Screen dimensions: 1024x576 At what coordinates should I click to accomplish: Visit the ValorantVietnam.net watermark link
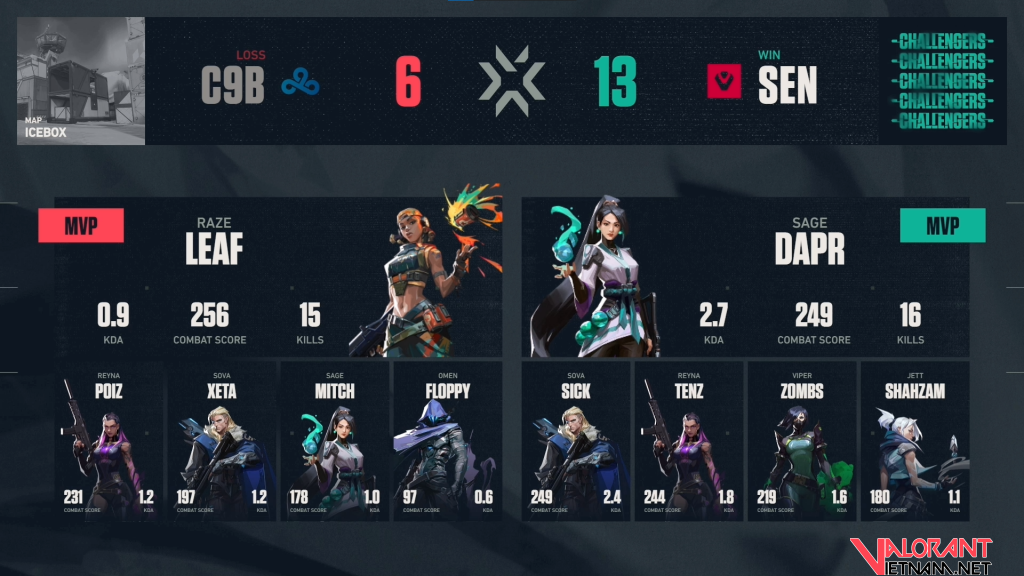[x=920, y=555]
